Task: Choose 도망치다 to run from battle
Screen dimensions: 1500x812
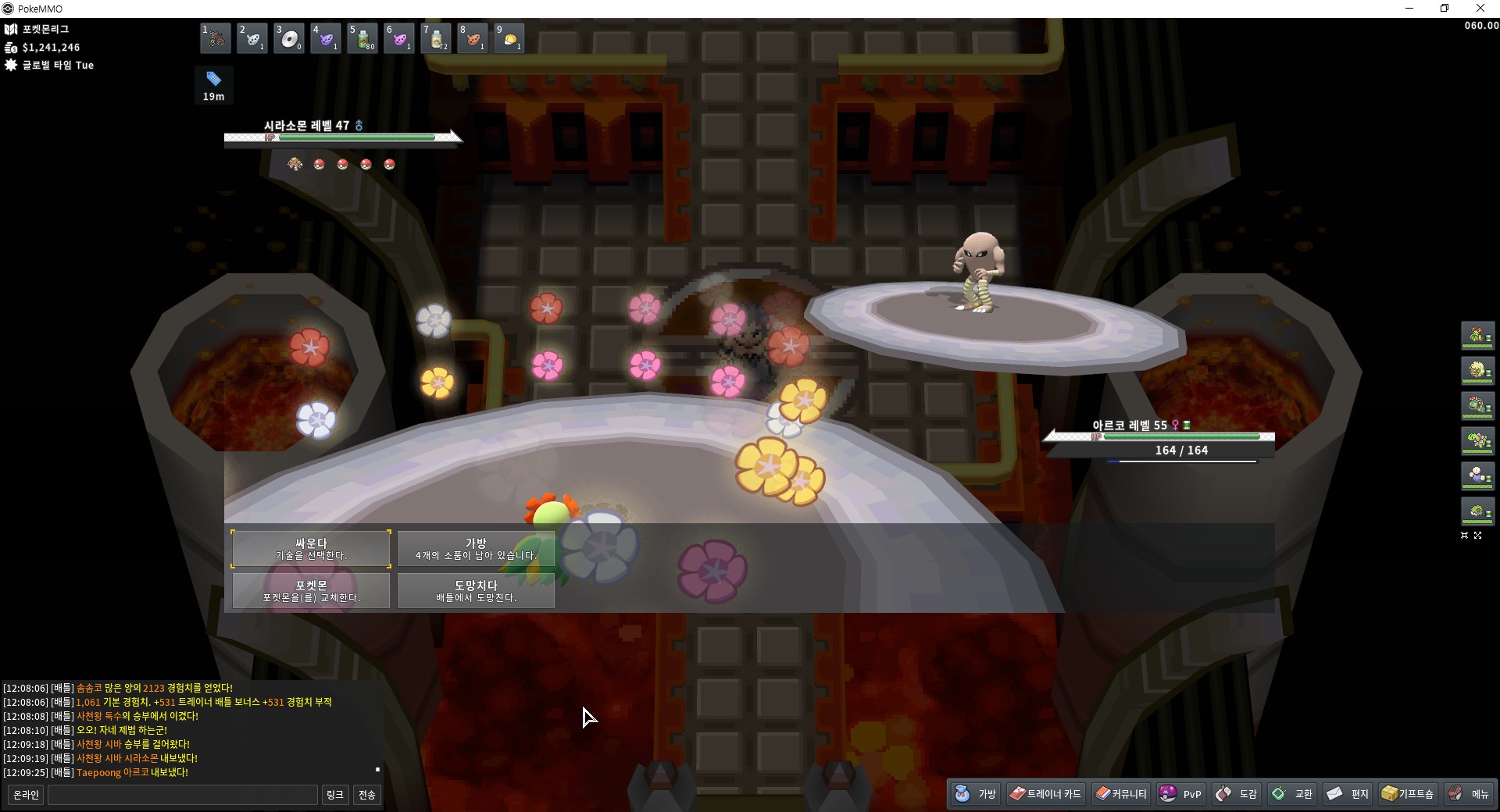Action: [x=476, y=591]
